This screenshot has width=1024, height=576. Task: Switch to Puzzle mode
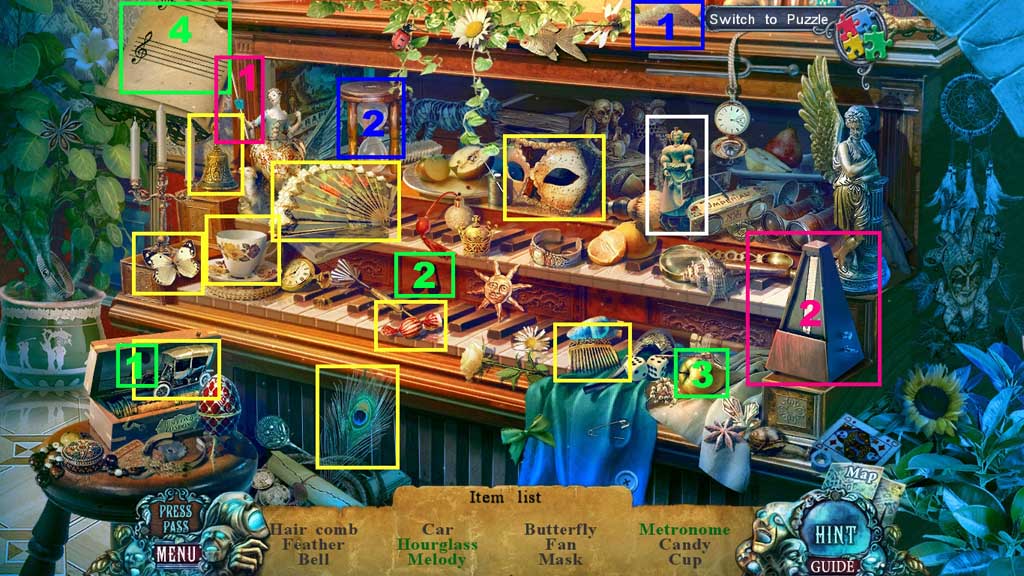768,20
